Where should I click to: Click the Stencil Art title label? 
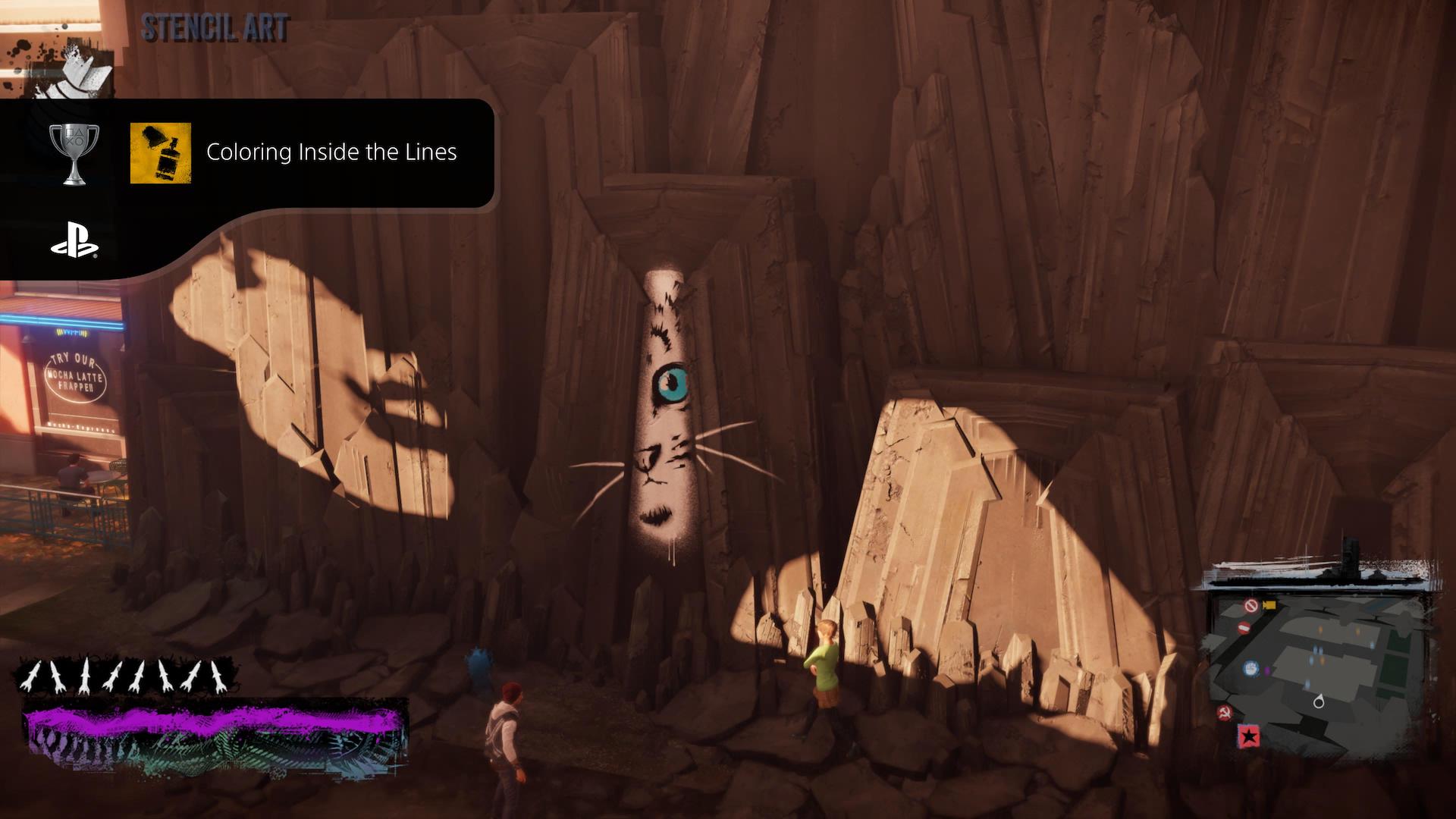click(215, 28)
